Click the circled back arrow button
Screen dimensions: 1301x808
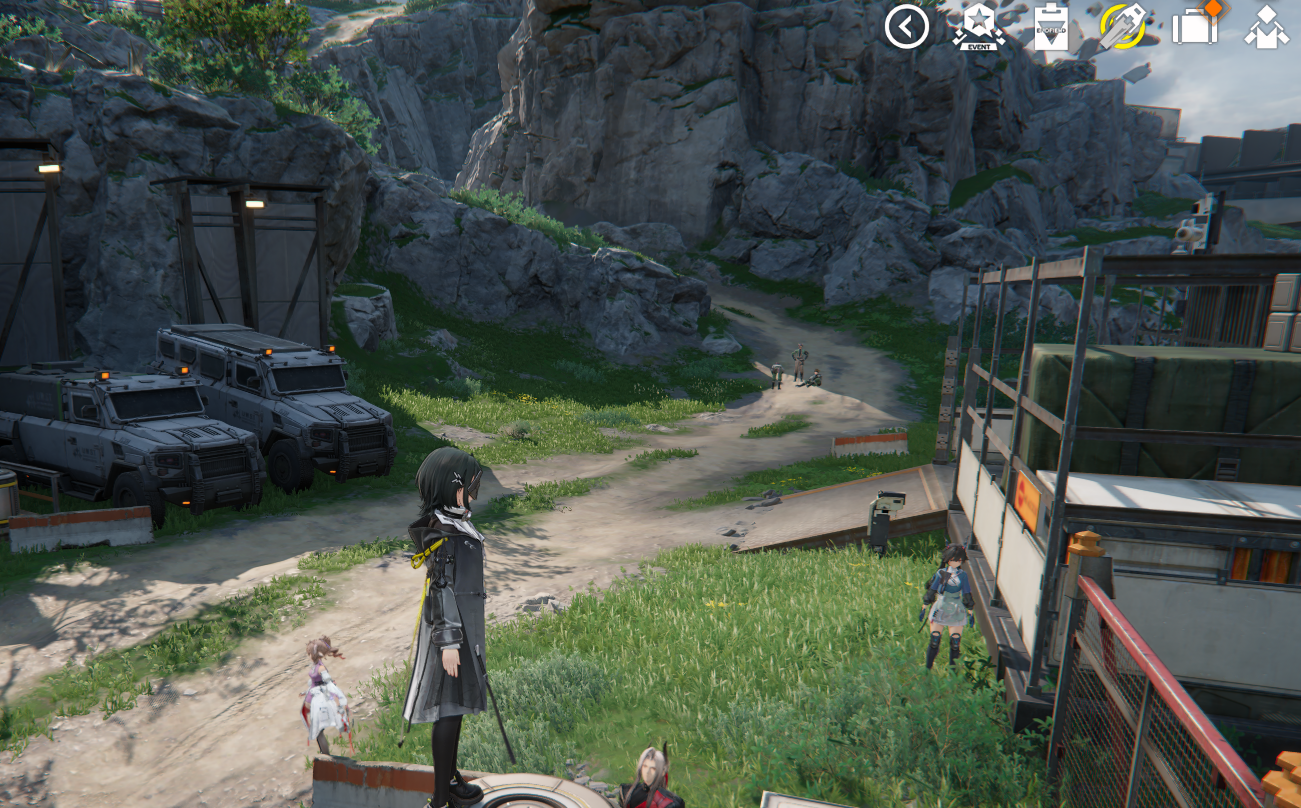(x=907, y=27)
